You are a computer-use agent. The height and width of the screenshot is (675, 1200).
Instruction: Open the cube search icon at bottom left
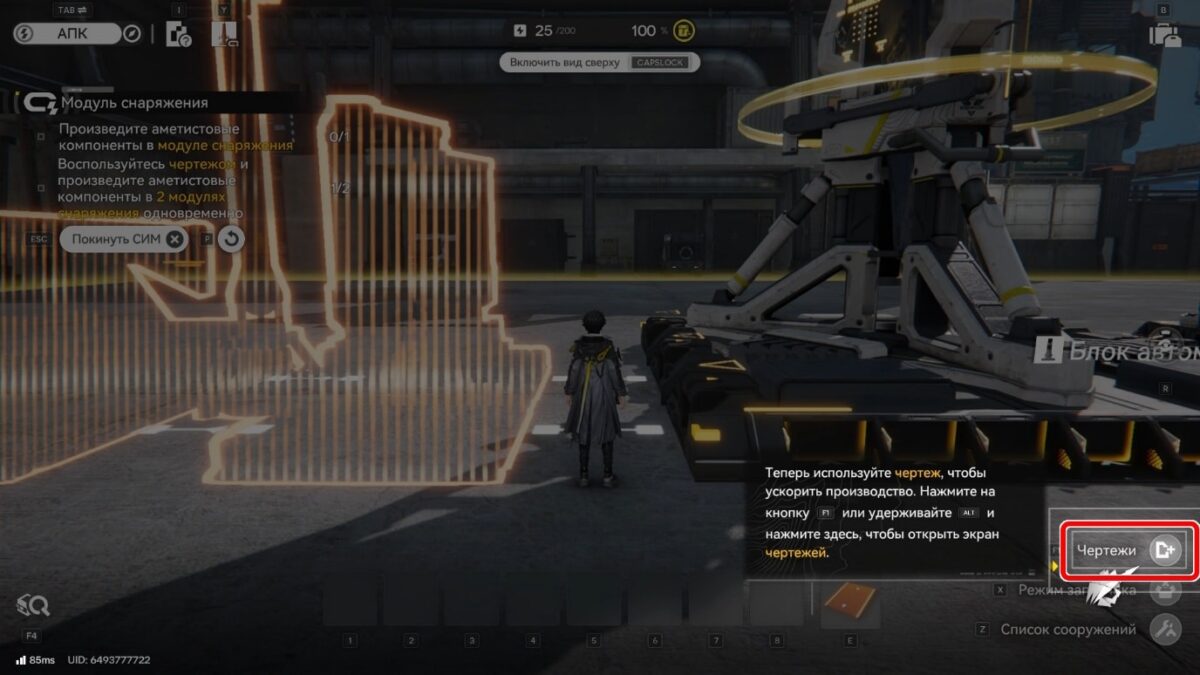32,605
